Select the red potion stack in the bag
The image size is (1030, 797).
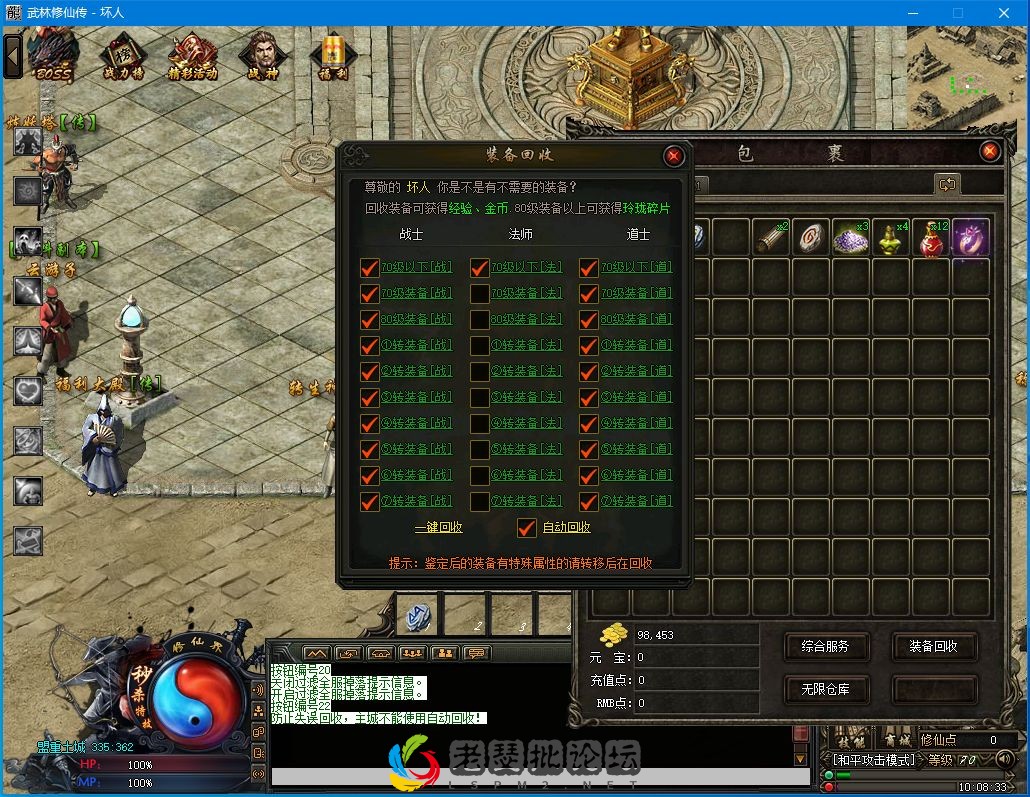click(x=931, y=239)
